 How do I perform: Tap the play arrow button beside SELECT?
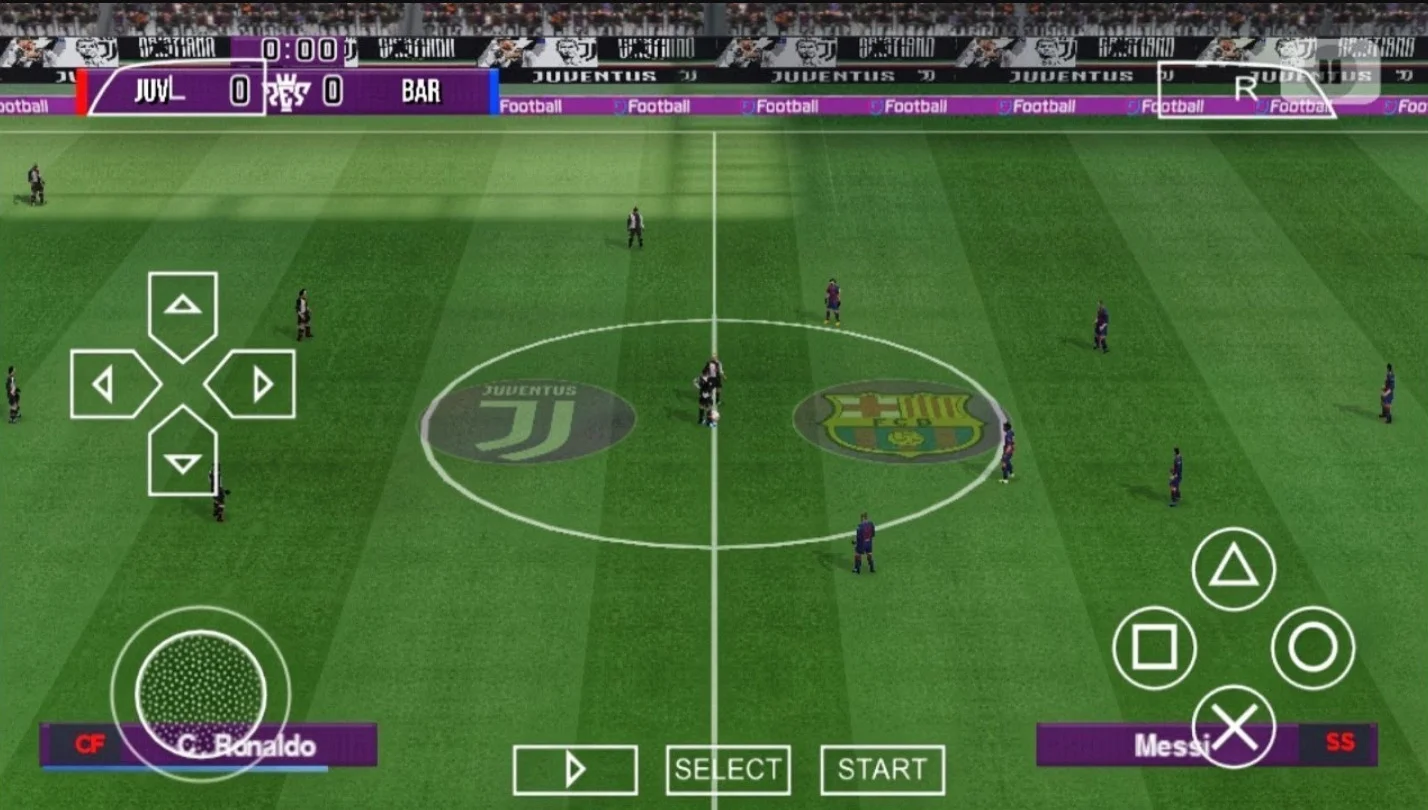coord(574,768)
